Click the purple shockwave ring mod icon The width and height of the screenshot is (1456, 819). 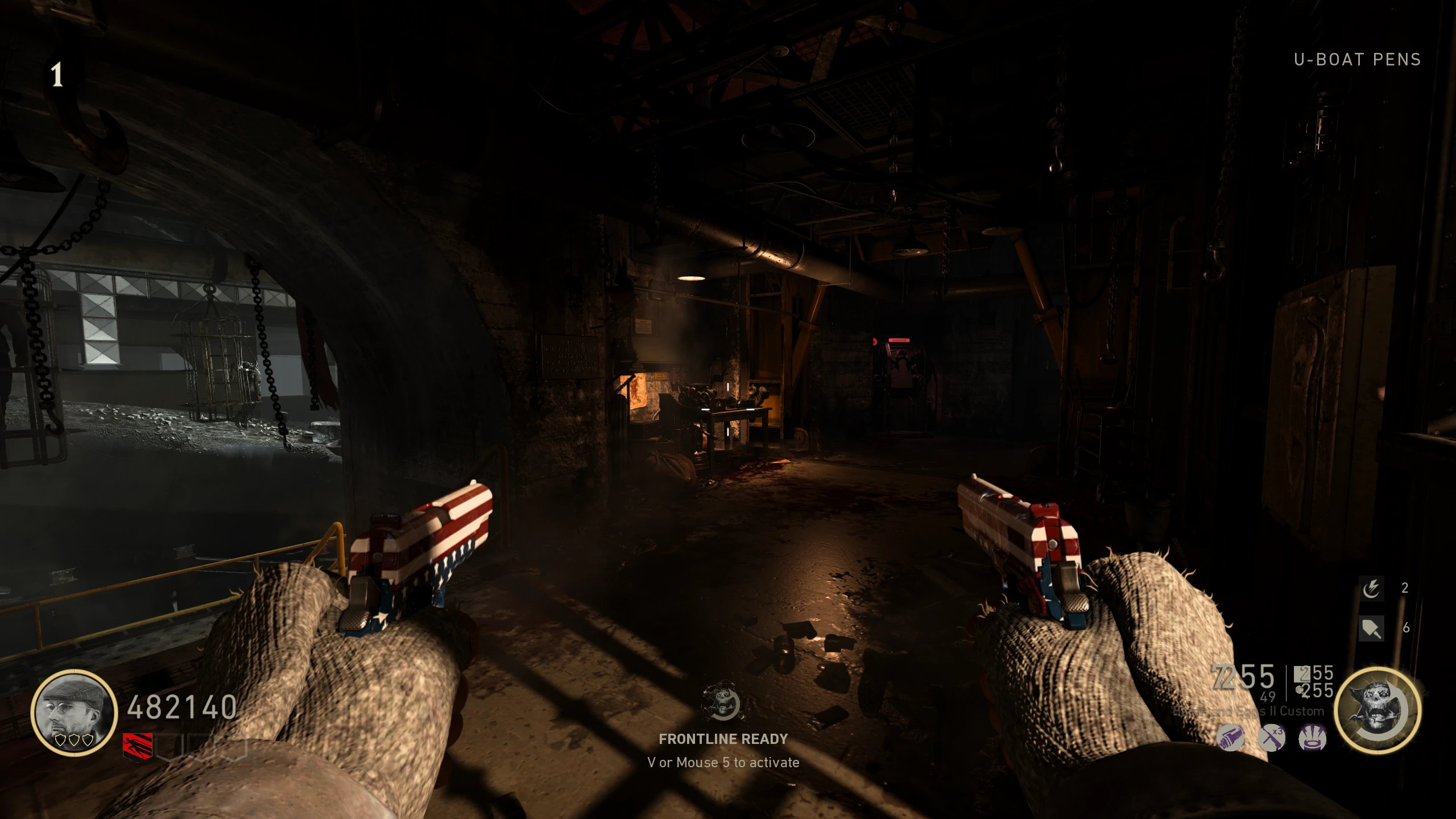coord(1313,739)
